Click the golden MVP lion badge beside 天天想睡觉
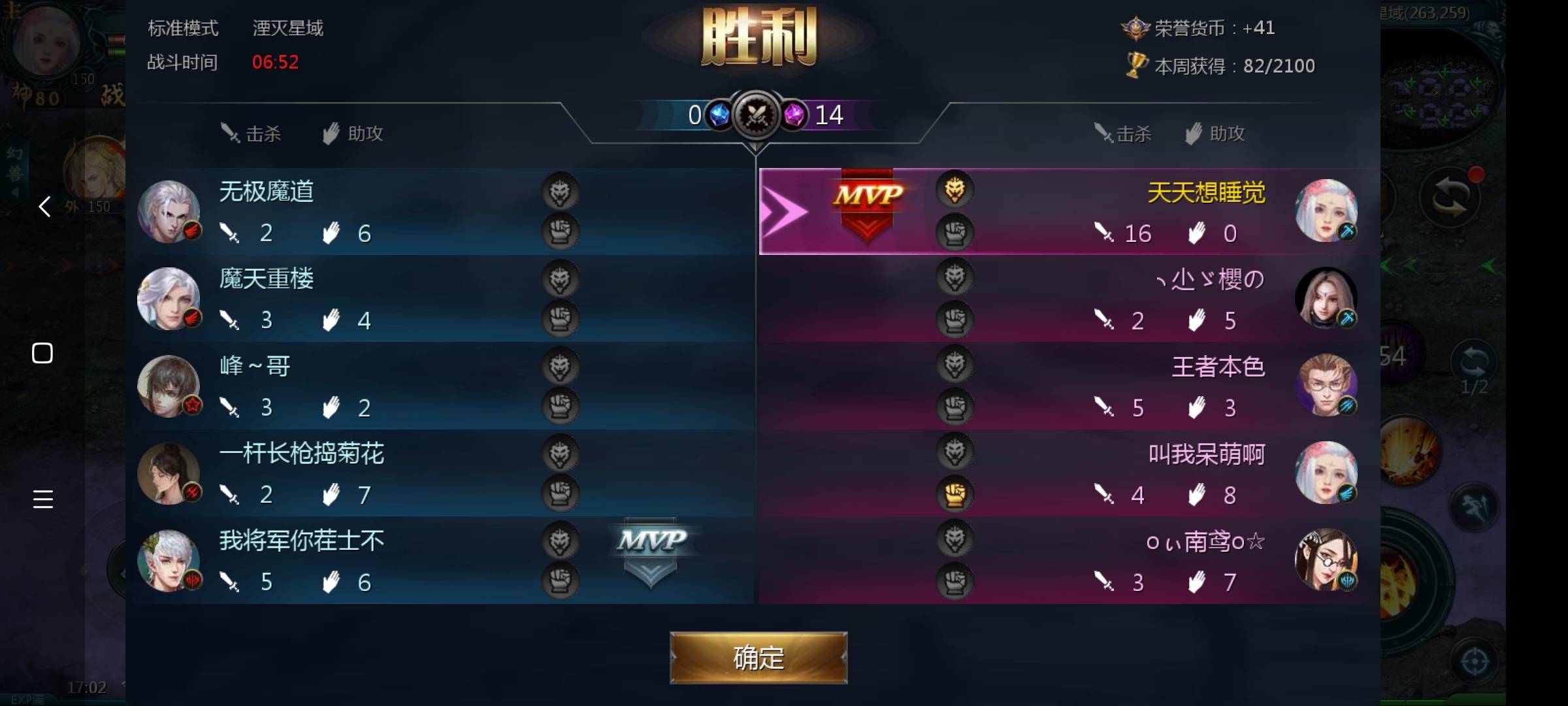 coord(955,190)
